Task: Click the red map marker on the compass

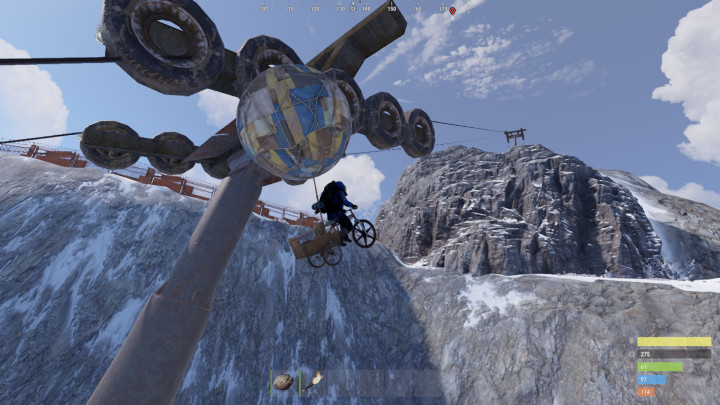Action: point(452,10)
